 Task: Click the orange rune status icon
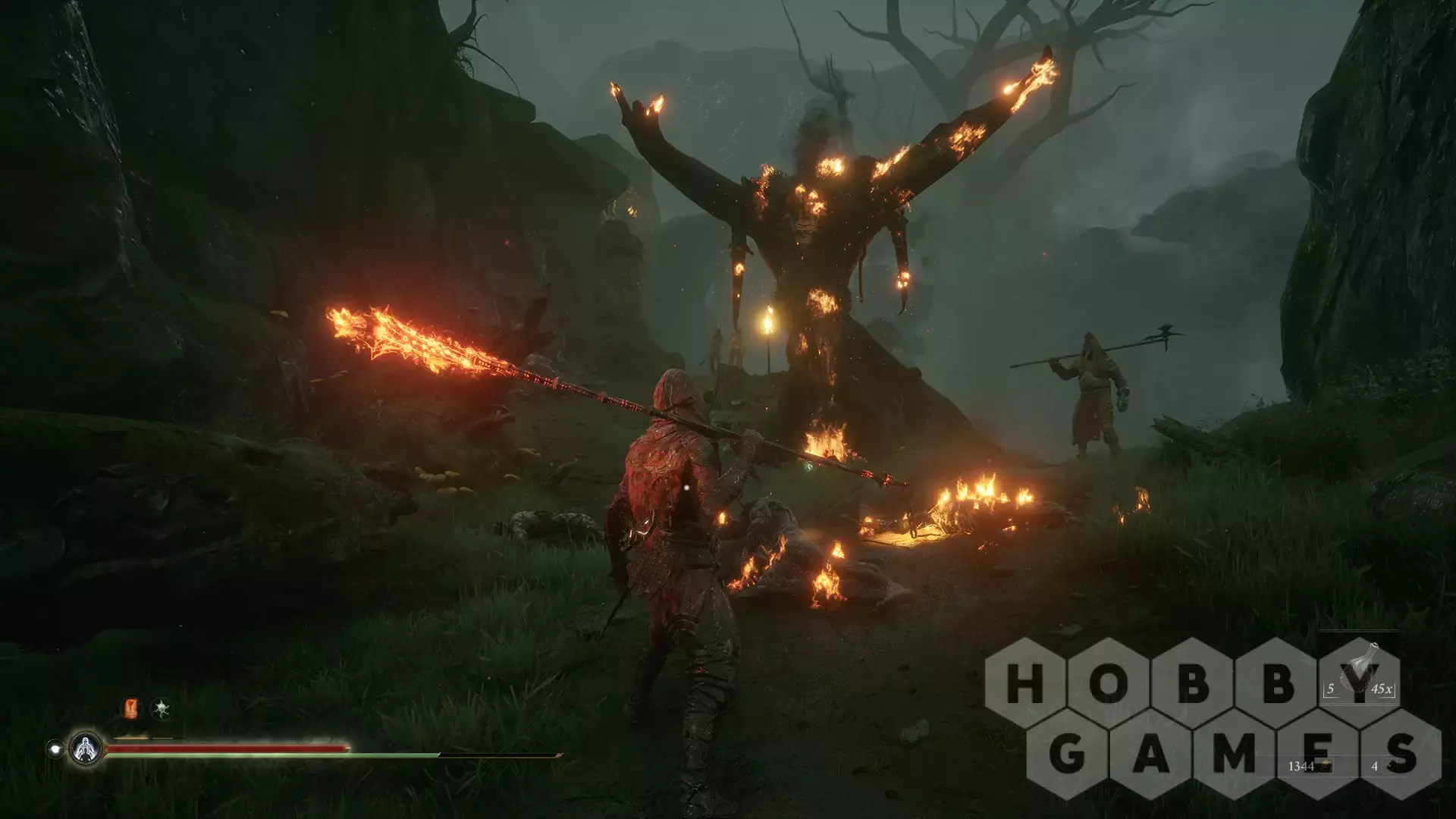[132, 709]
